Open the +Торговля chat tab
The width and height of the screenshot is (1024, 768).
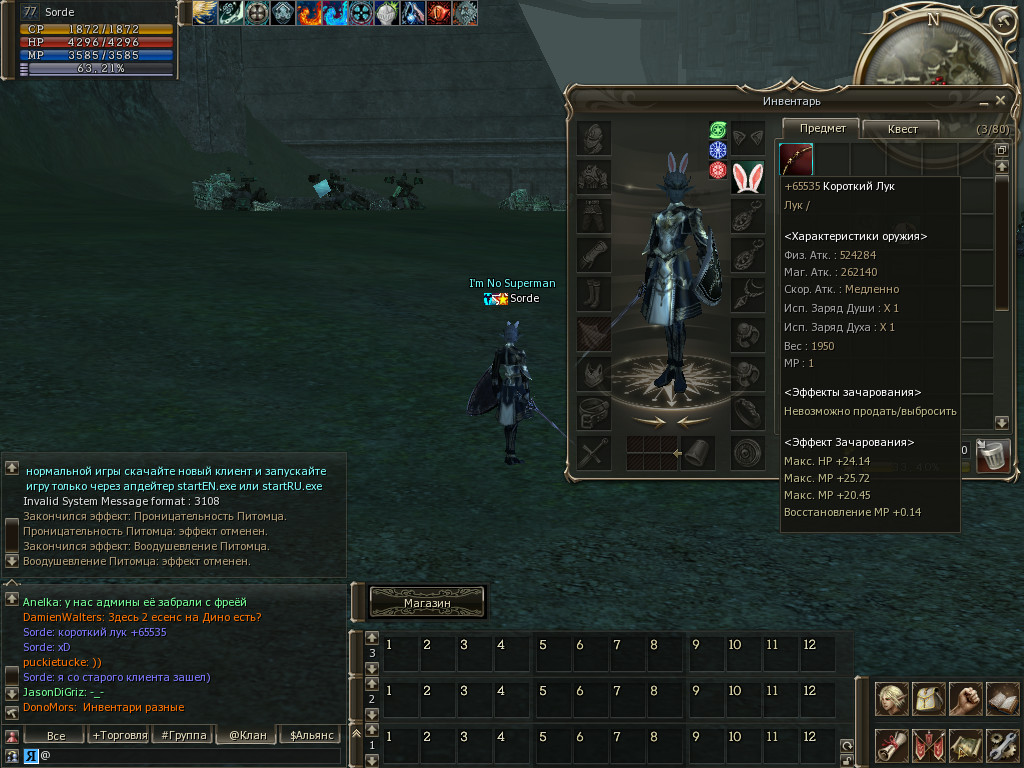117,736
